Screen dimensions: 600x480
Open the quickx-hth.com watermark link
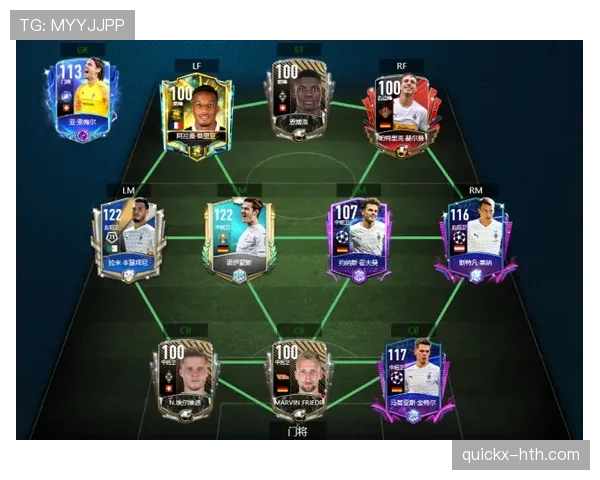click(520, 455)
